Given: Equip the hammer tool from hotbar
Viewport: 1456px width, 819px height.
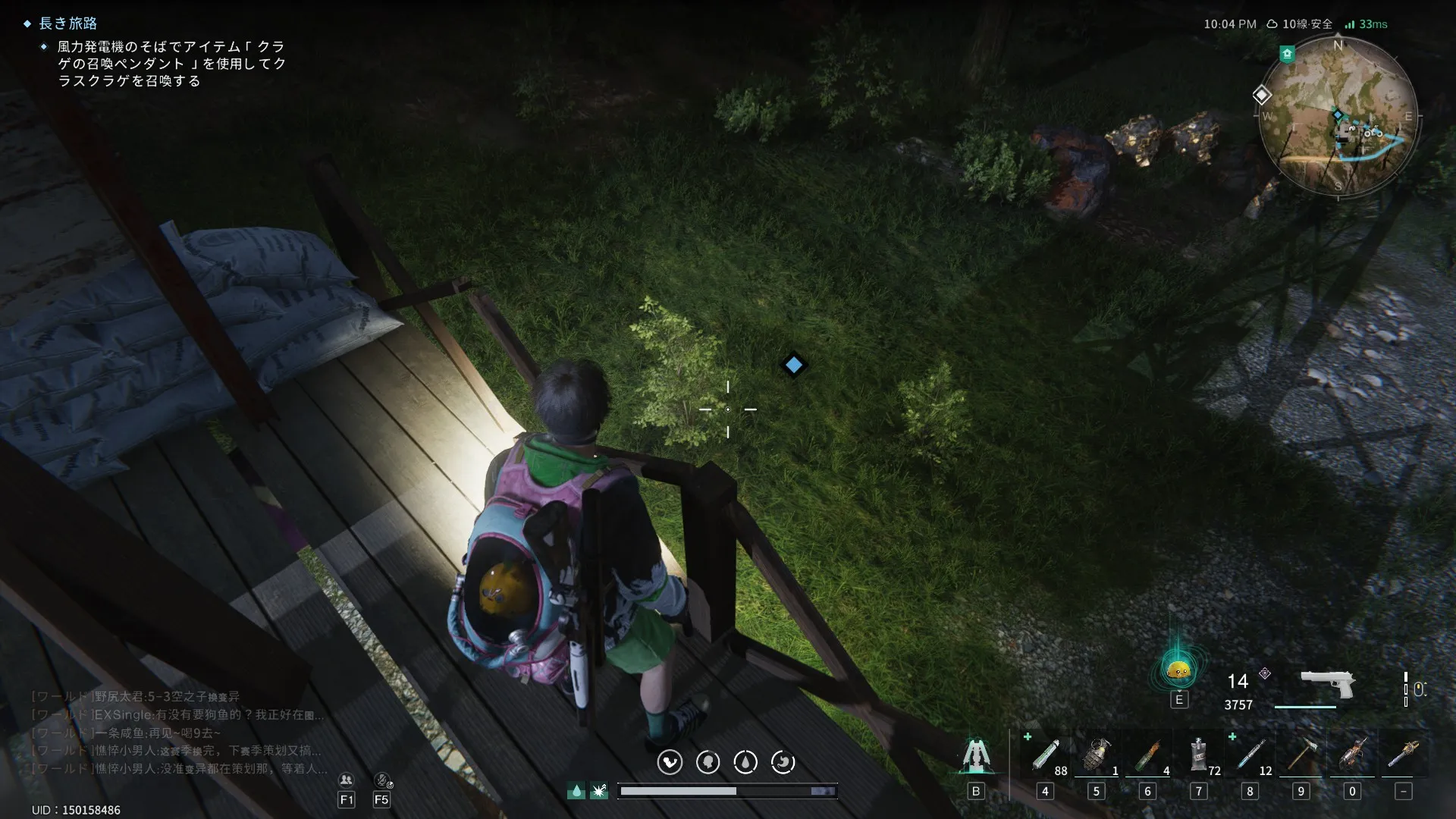Looking at the screenshot, I should [x=1301, y=755].
